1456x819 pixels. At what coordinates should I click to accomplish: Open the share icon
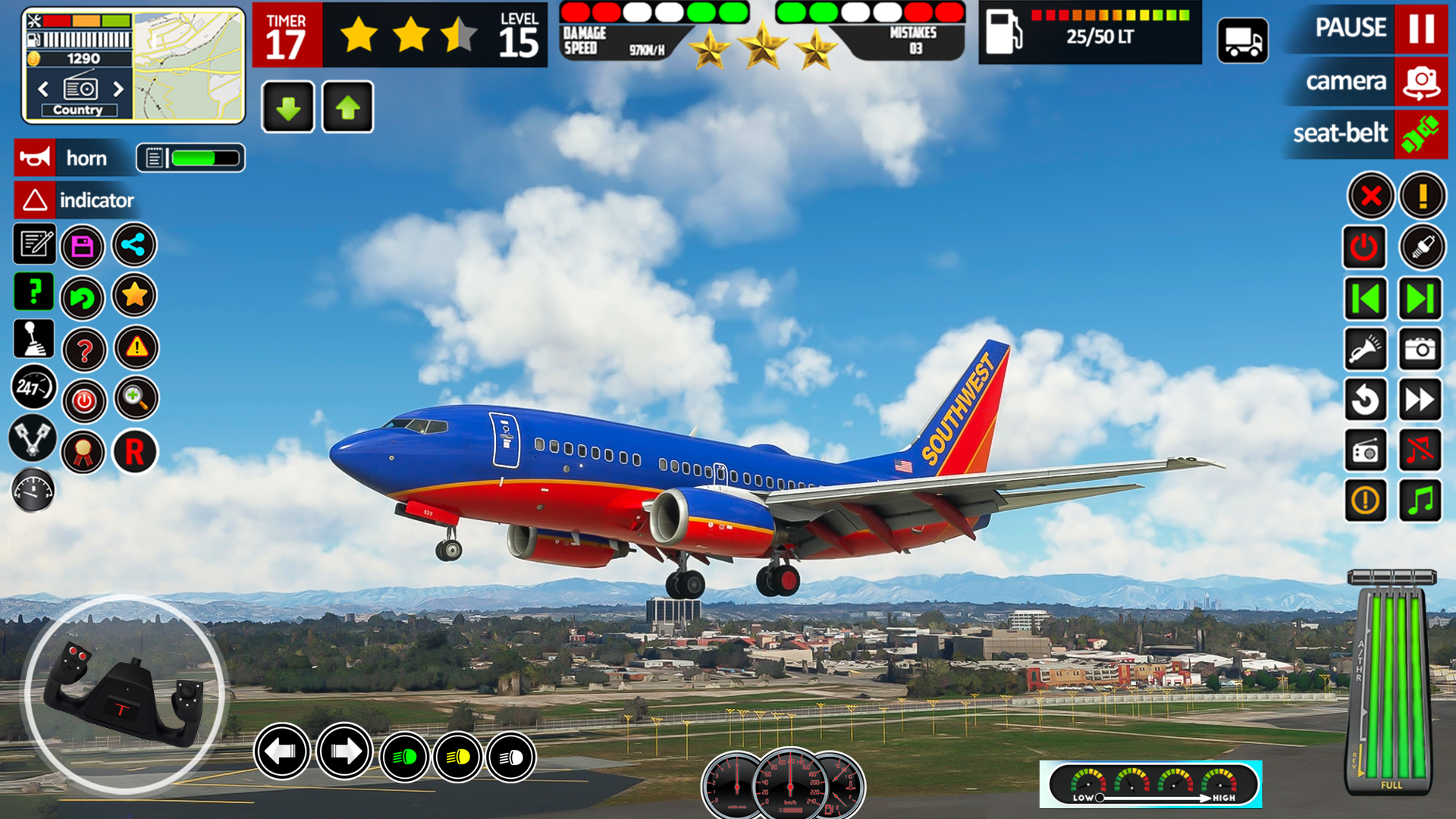[134, 246]
